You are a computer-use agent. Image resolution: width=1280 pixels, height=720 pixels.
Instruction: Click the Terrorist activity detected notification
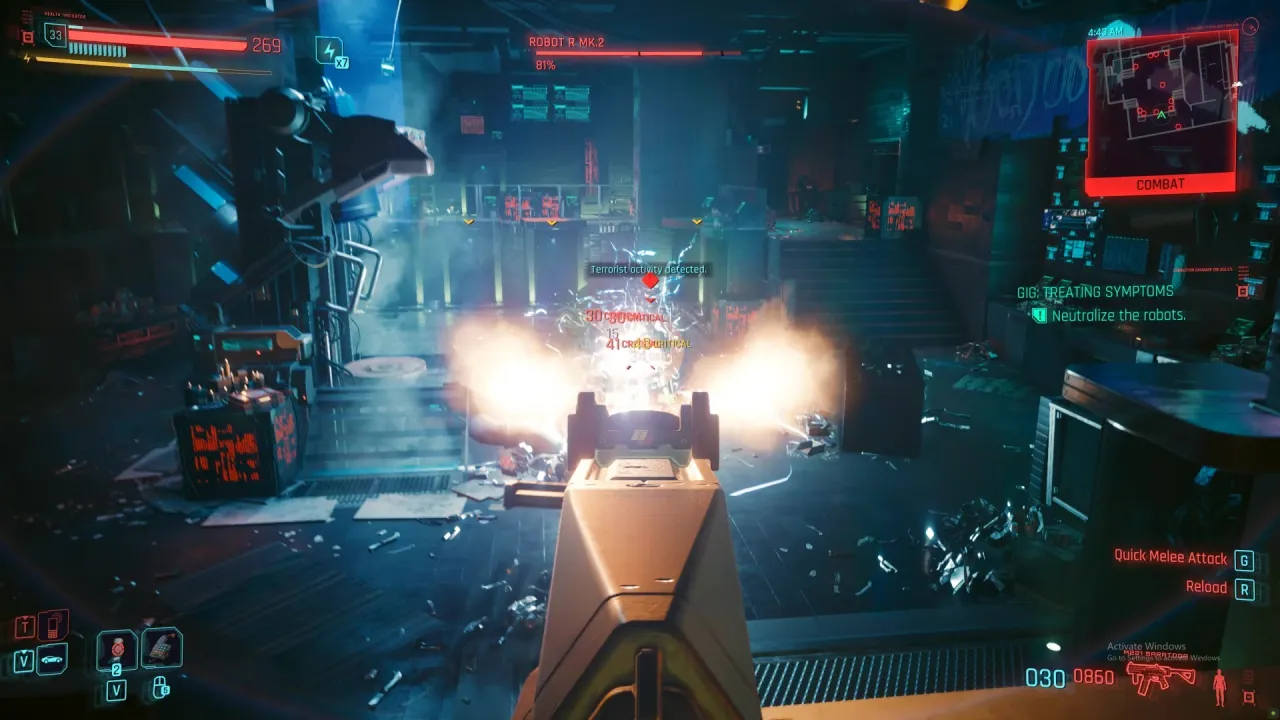pos(650,269)
